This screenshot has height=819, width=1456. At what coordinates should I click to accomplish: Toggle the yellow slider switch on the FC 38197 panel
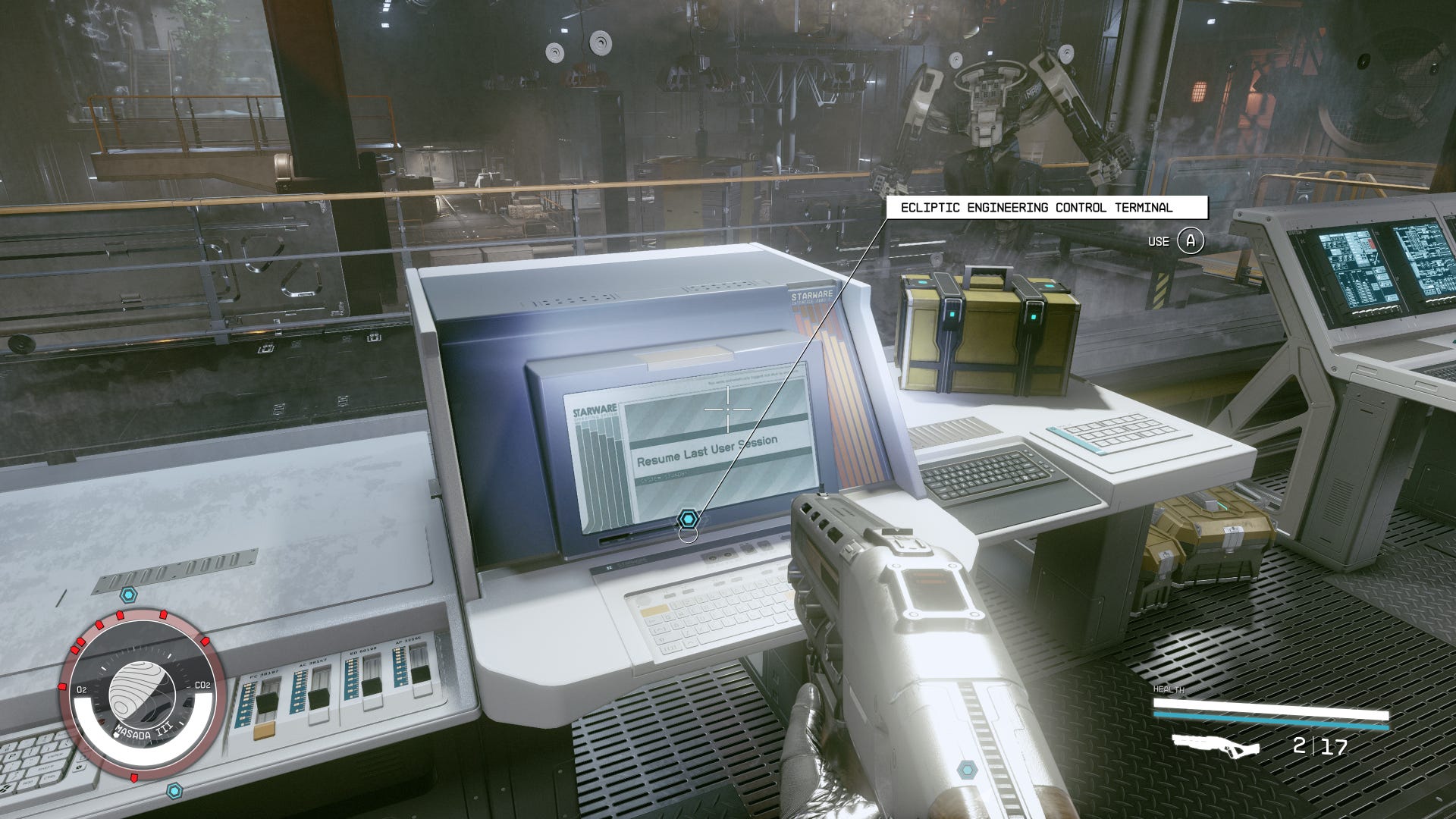263,733
